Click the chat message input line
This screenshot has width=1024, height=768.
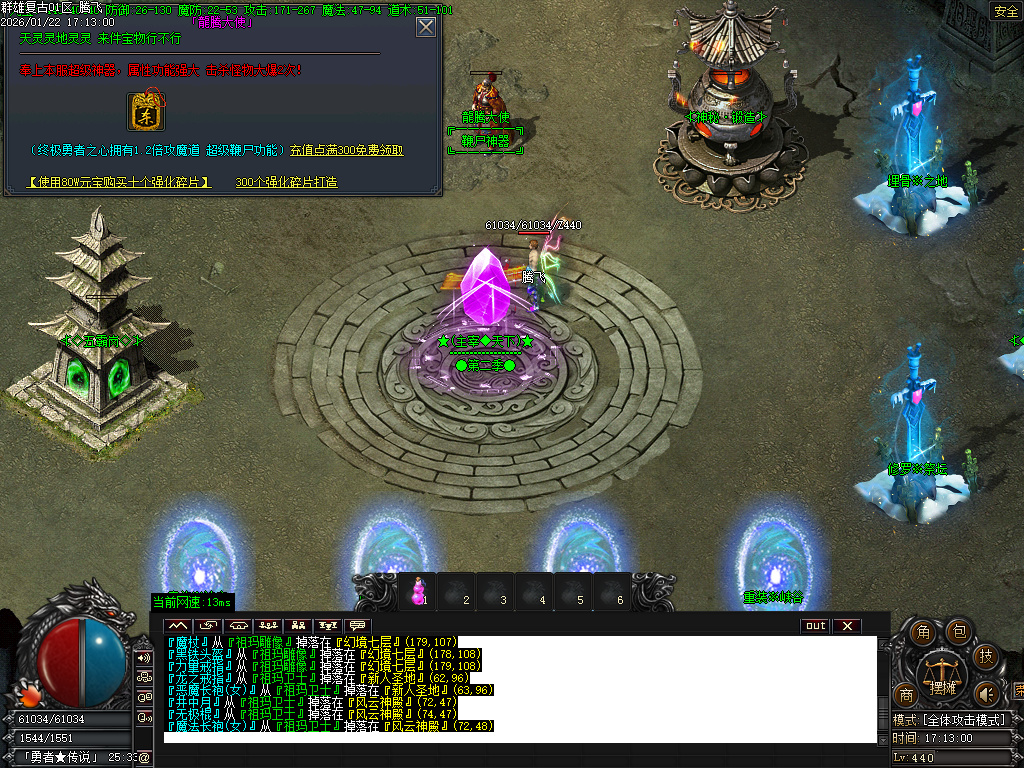click(x=520, y=737)
